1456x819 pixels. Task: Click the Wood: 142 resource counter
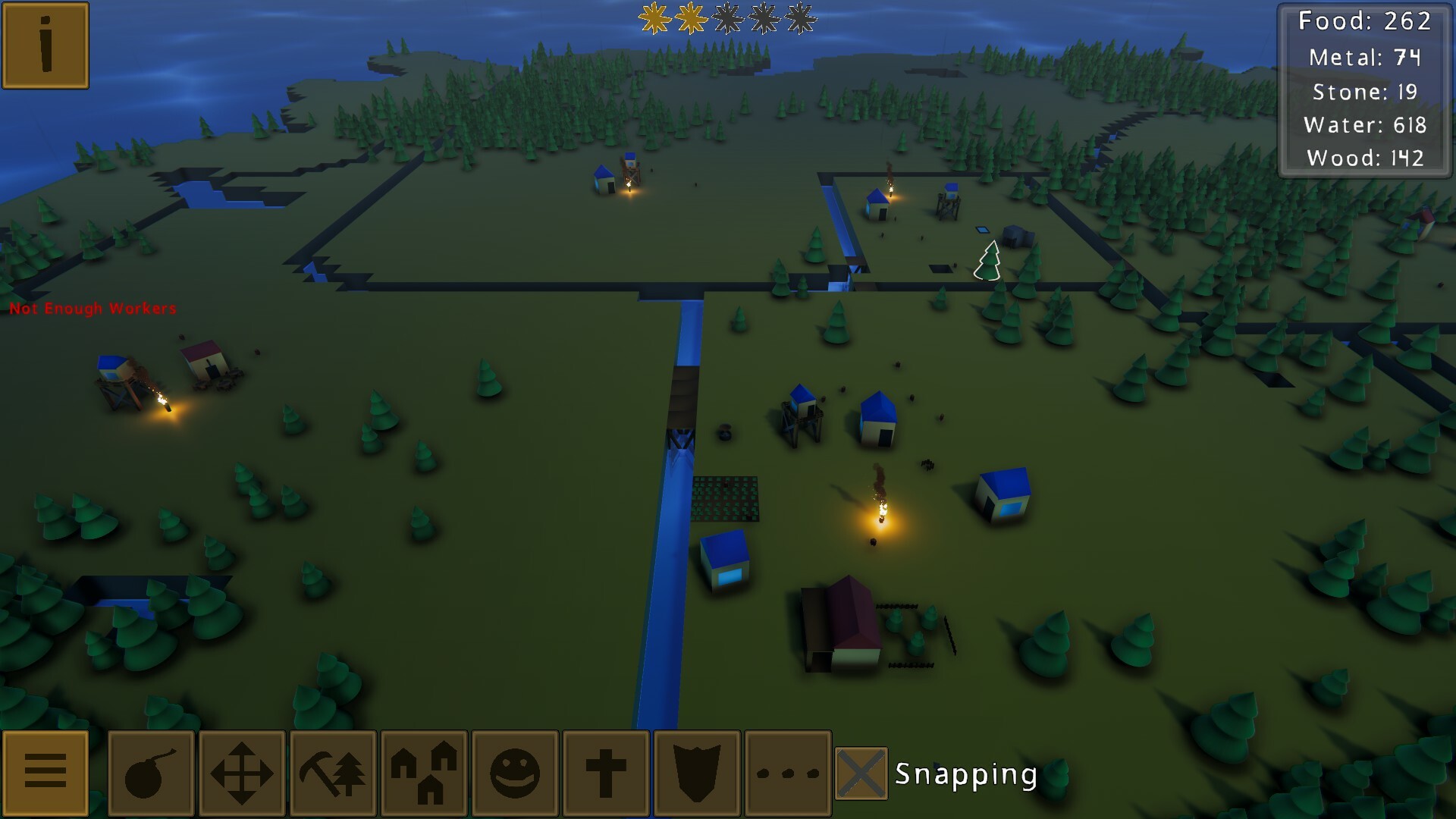point(1365,158)
